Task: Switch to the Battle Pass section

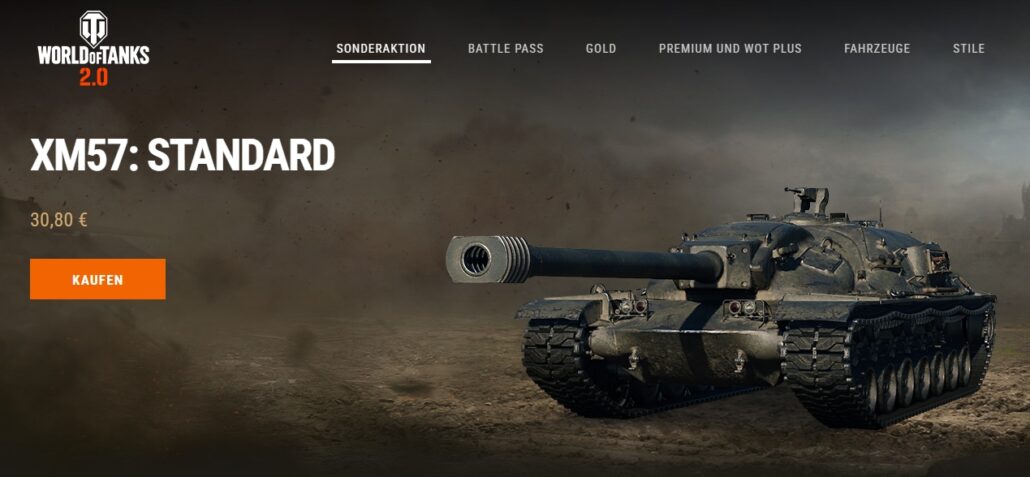Action: (505, 48)
